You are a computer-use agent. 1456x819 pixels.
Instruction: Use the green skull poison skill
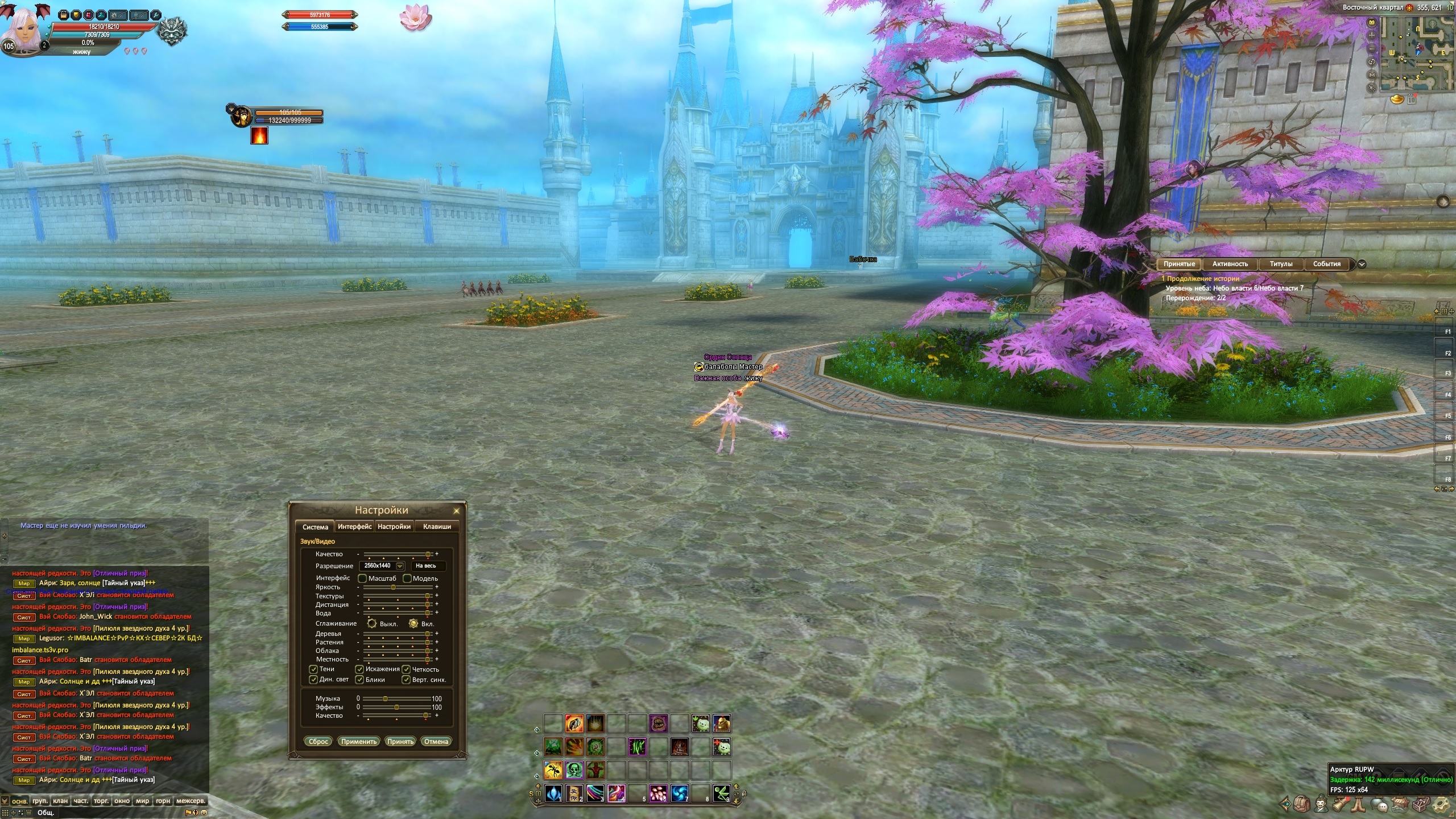pos(574,770)
